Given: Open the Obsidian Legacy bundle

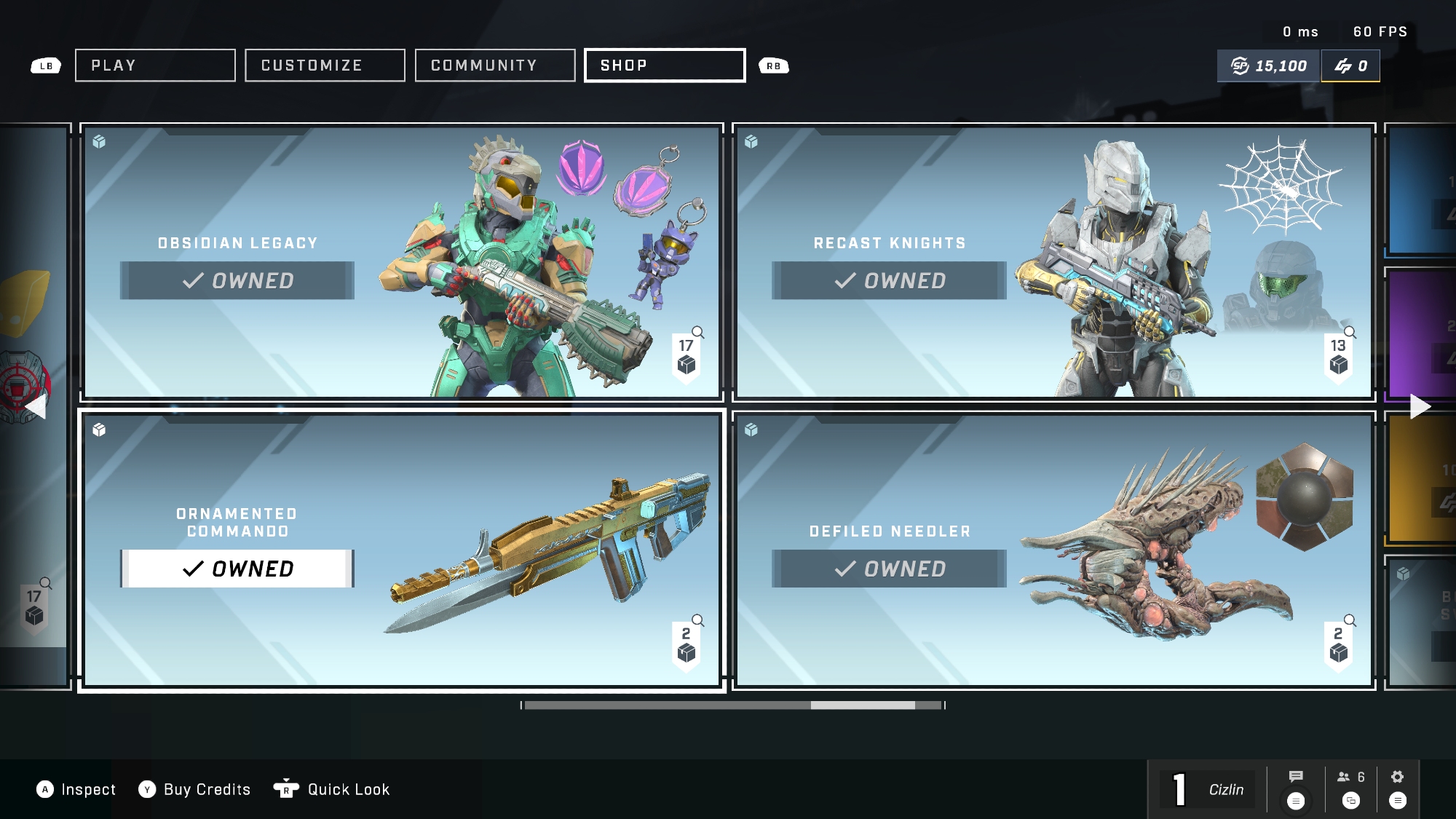Looking at the screenshot, I should coord(401,262).
